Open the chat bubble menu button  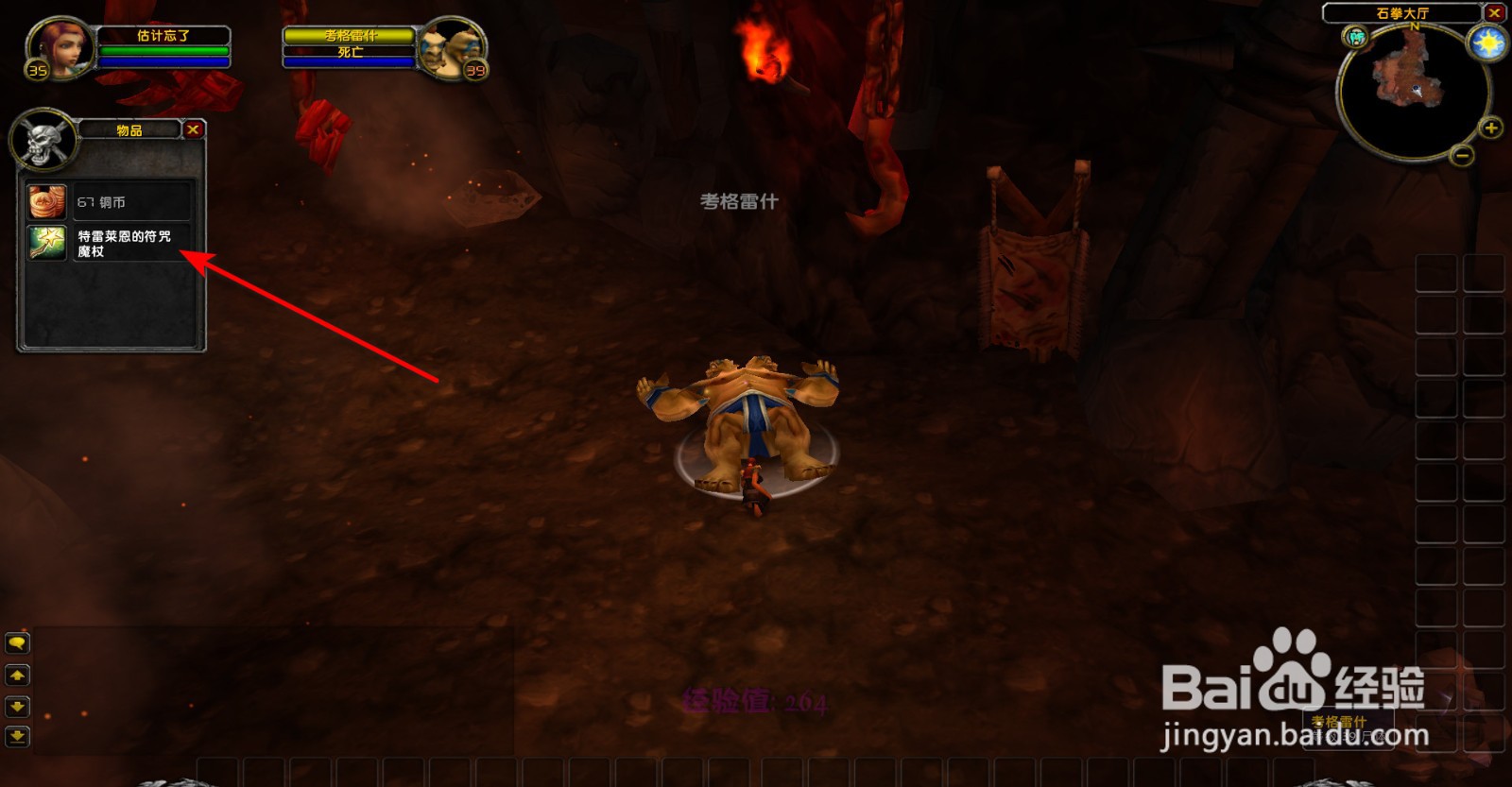[x=17, y=641]
